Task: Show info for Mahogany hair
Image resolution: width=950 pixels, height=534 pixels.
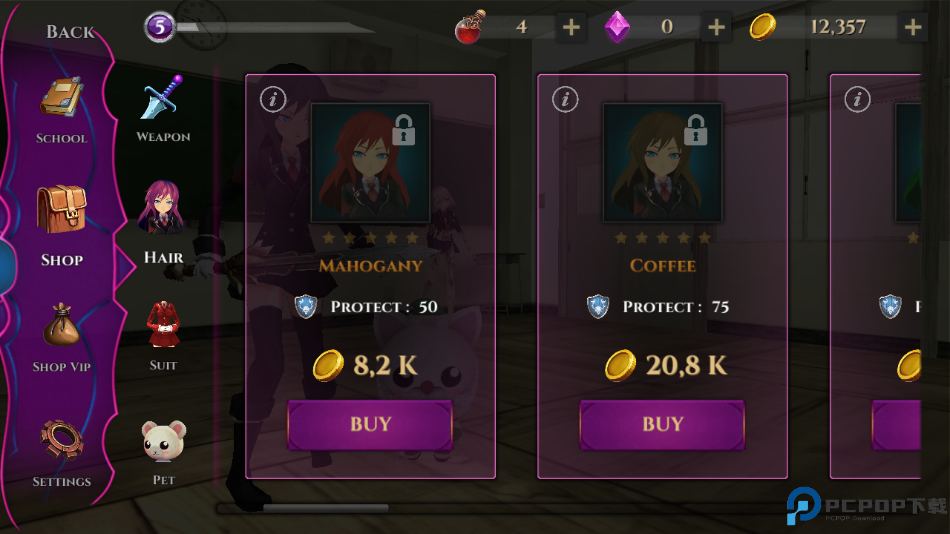Action: pyautogui.click(x=273, y=99)
